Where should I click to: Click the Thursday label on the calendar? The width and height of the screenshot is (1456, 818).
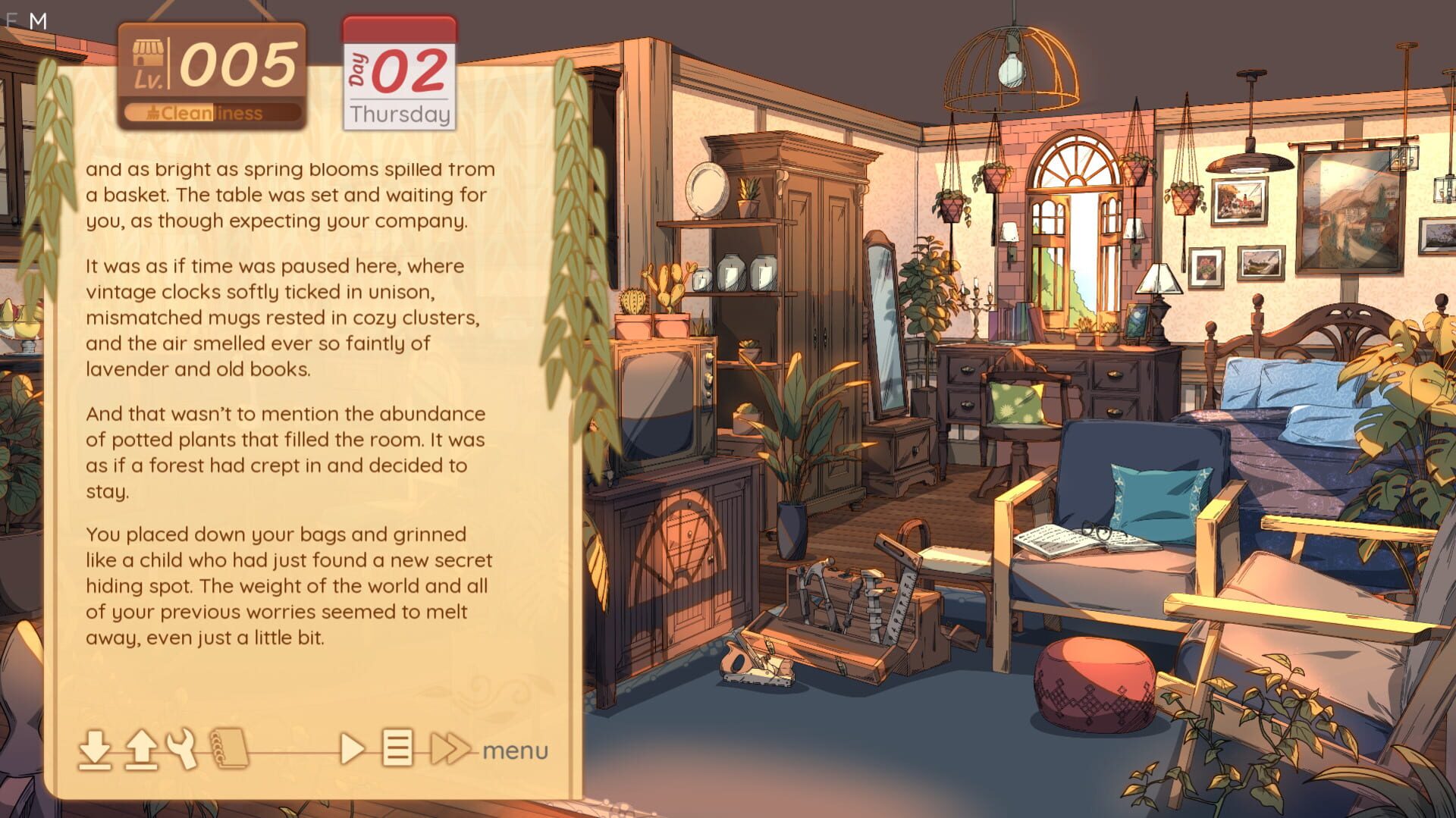400,114
